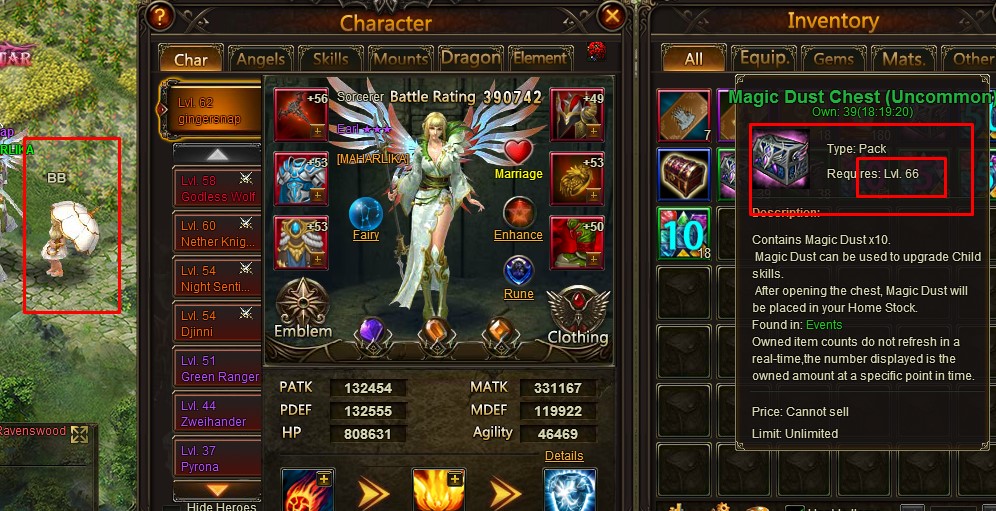Show the Dragon tab

[470, 59]
